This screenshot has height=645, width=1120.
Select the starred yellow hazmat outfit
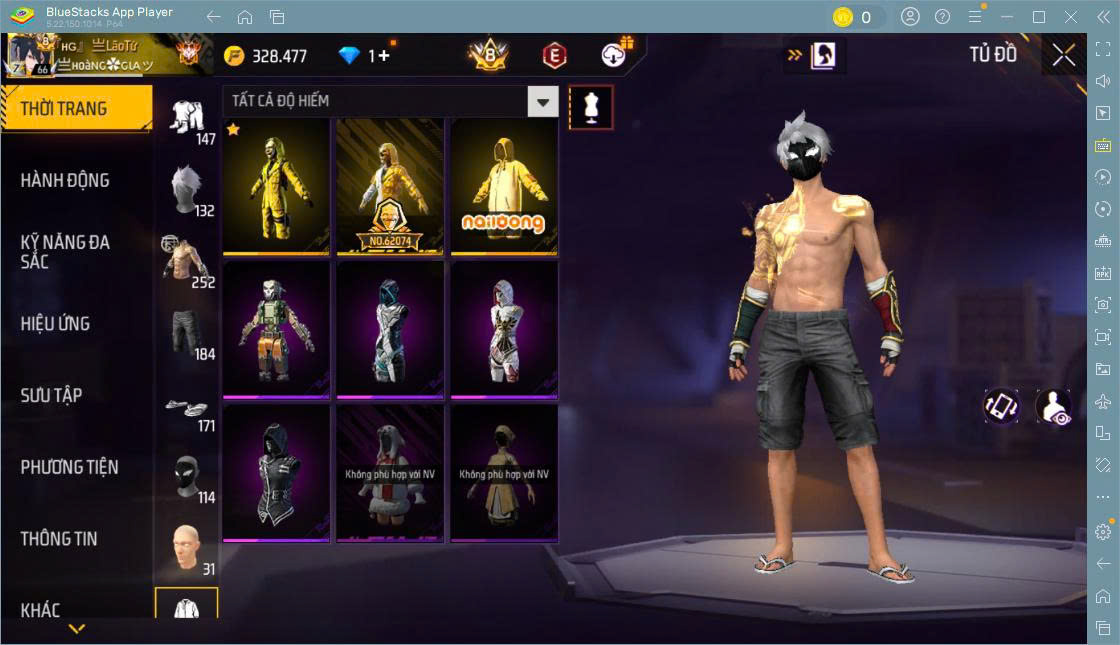click(x=276, y=186)
